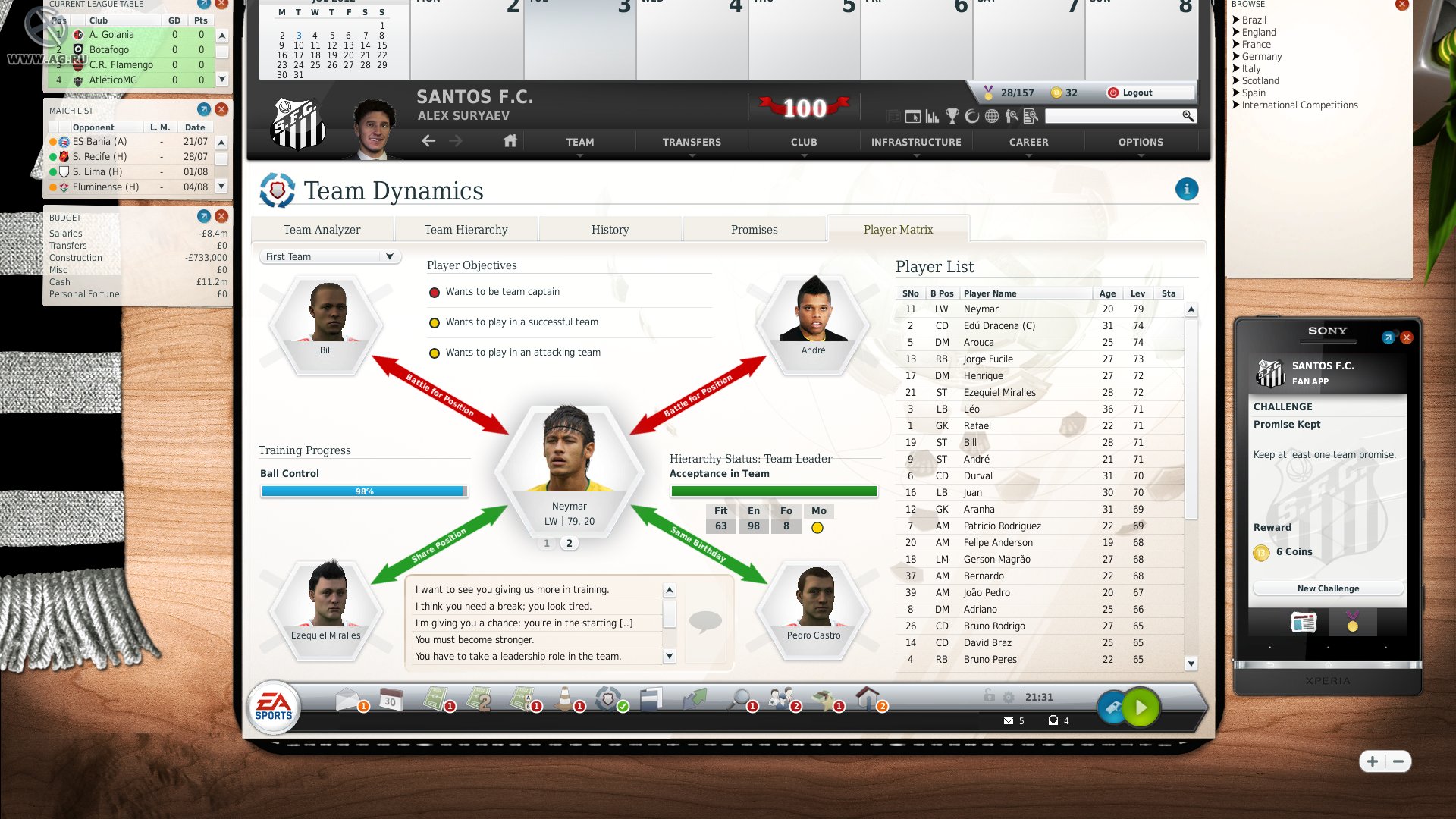
Task: Switch to the Promises tab
Action: [x=754, y=229]
